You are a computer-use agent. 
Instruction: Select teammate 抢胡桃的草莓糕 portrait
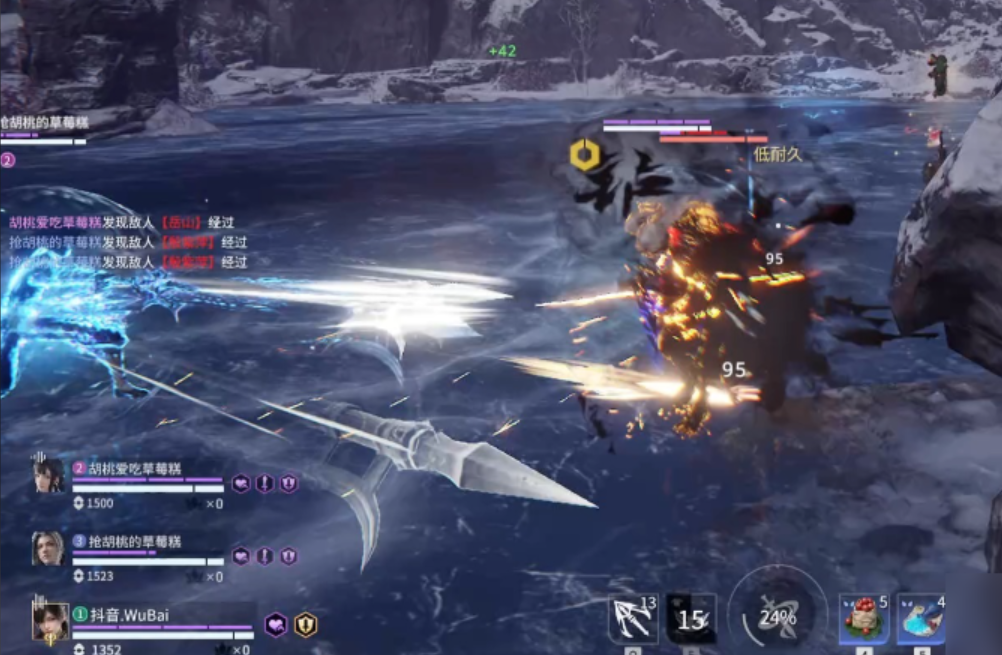pos(47,548)
